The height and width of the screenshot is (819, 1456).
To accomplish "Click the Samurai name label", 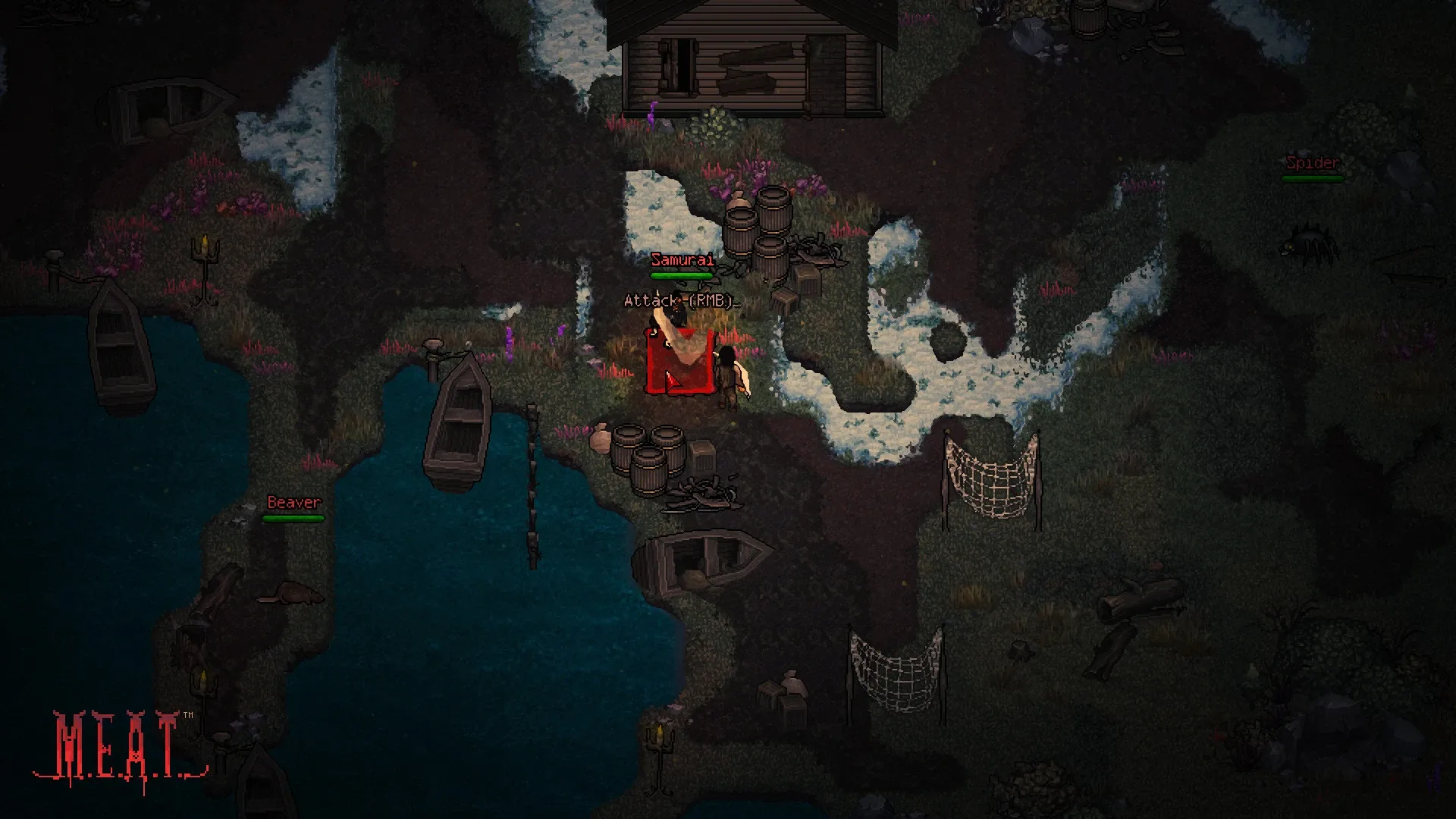I will pyautogui.click(x=681, y=260).
